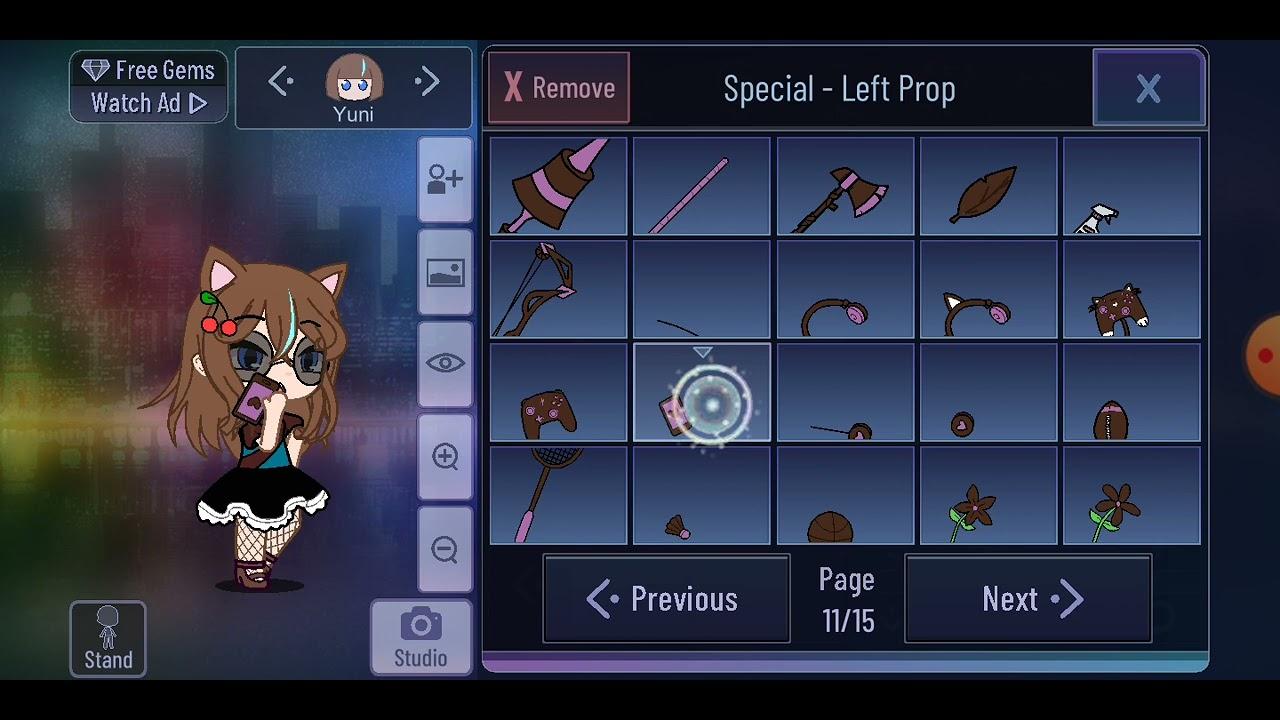Select the pink-handled axe prop
Image resolution: width=1280 pixels, height=720 pixels.
[x=845, y=186]
